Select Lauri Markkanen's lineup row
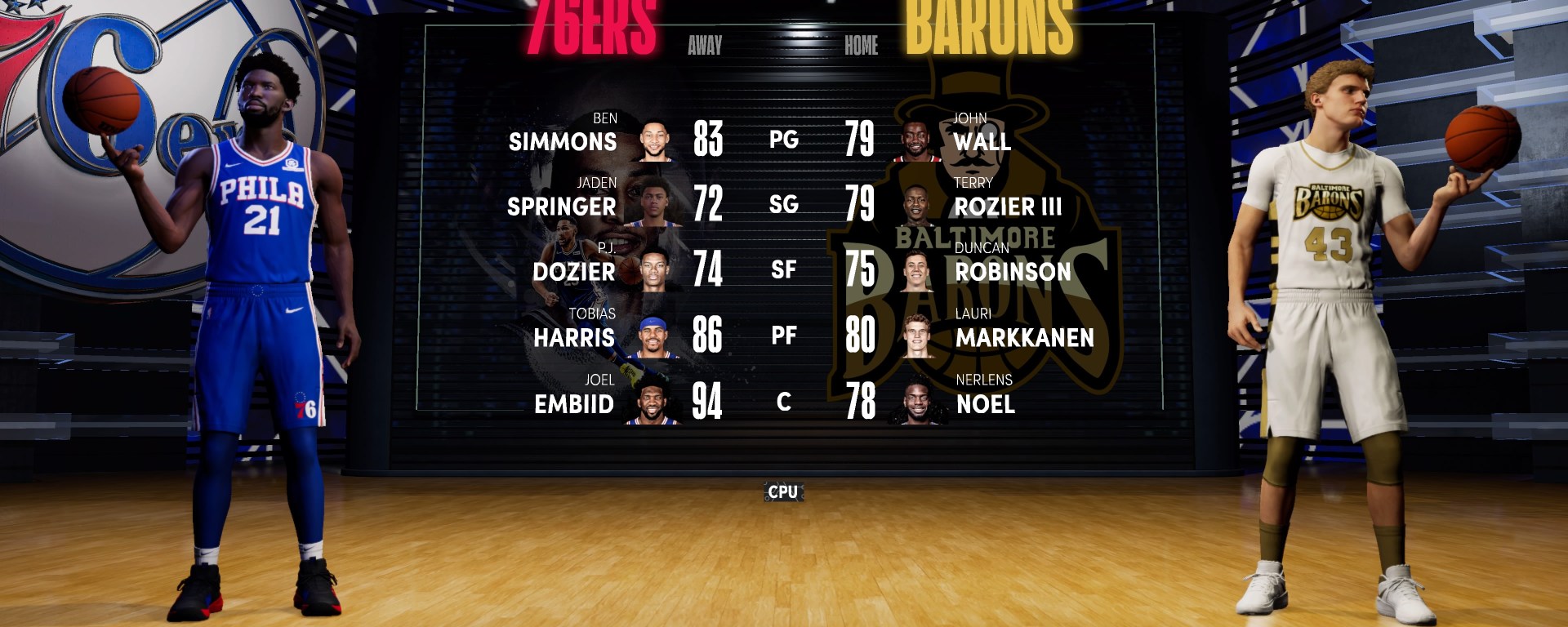Image resolution: width=1568 pixels, height=627 pixels. (x=1024, y=336)
